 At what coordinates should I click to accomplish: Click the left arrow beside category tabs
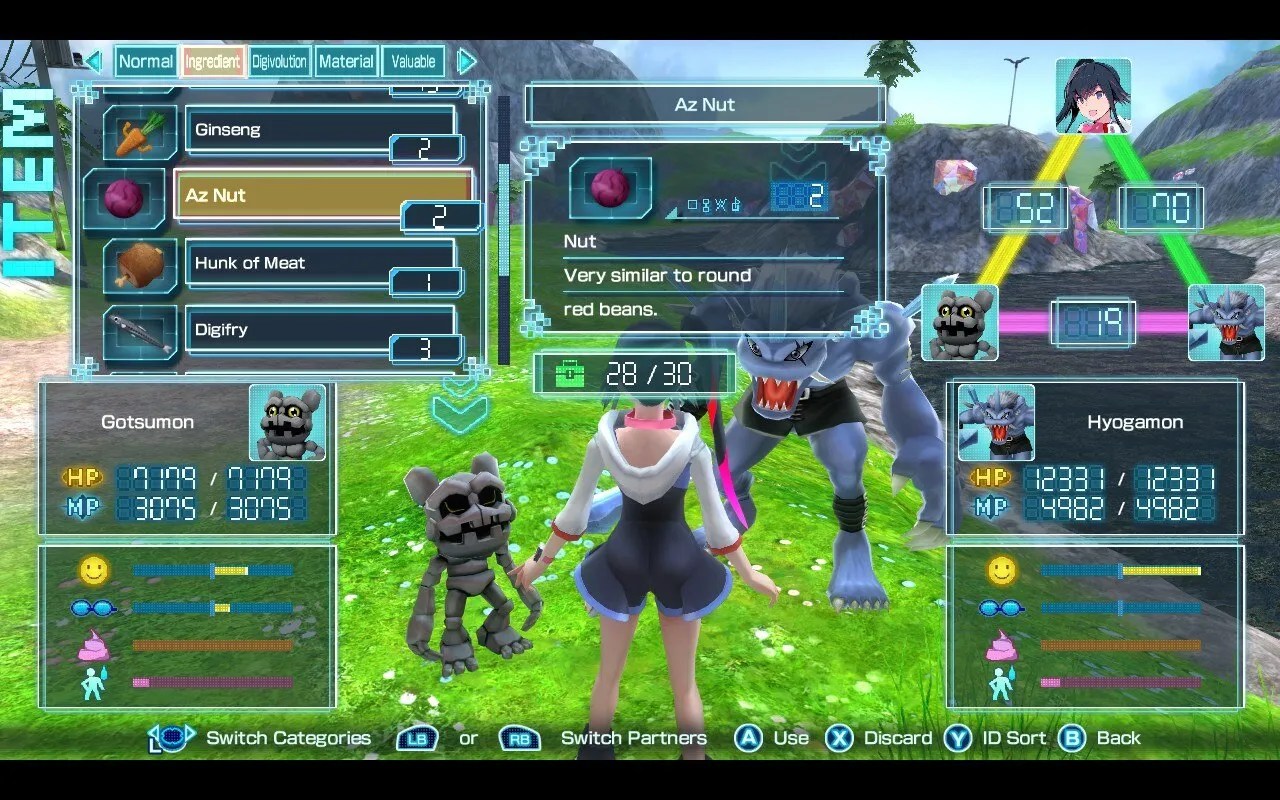click(x=94, y=61)
